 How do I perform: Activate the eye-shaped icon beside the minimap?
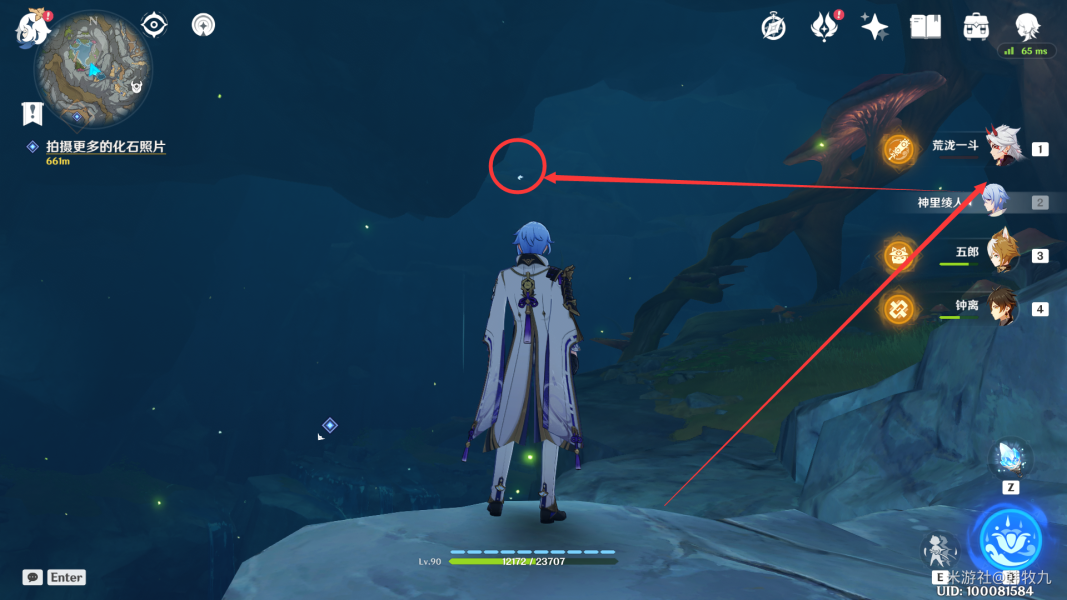(x=154, y=24)
